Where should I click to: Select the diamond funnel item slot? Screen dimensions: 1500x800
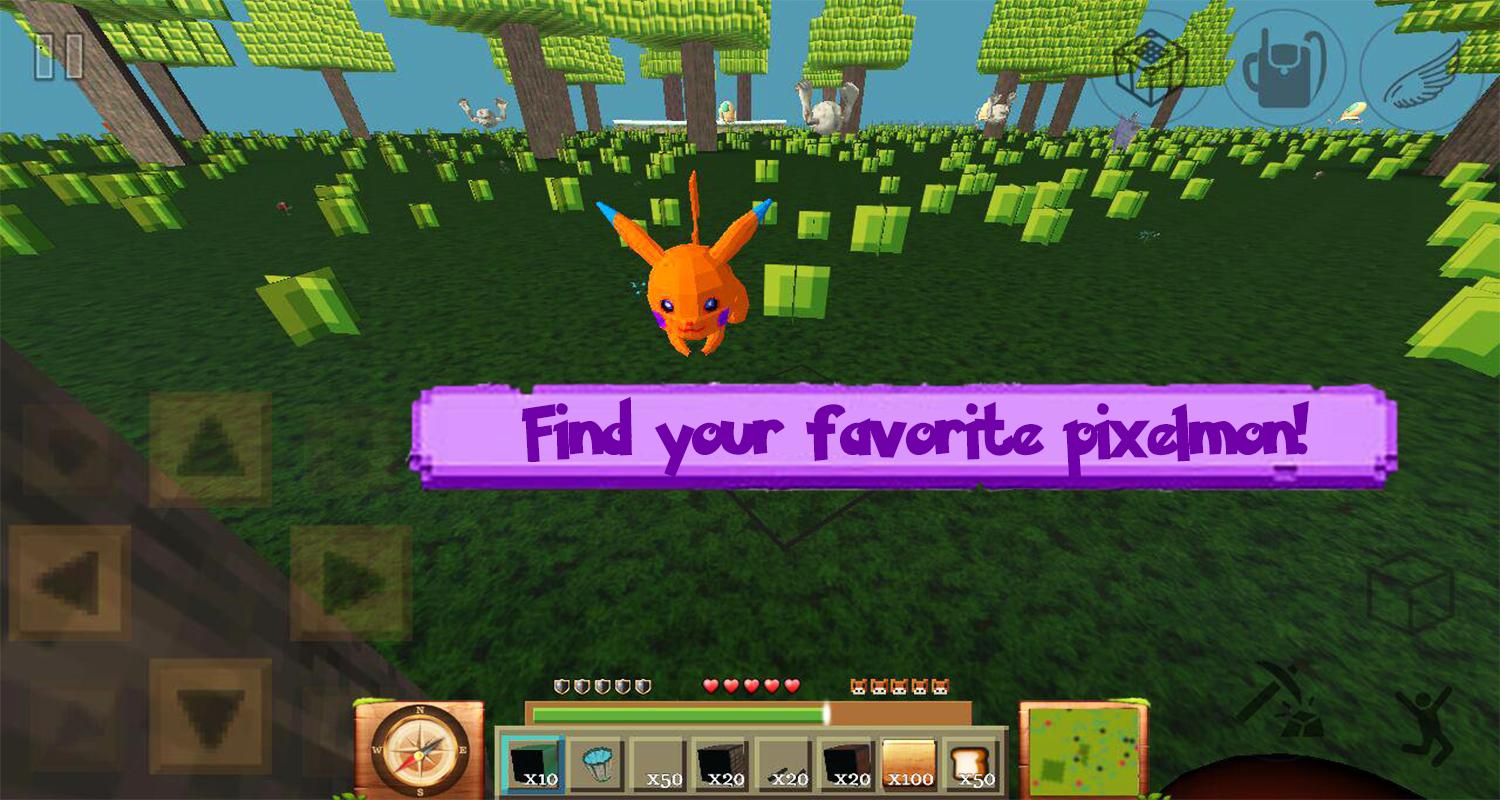pyautogui.click(x=598, y=762)
